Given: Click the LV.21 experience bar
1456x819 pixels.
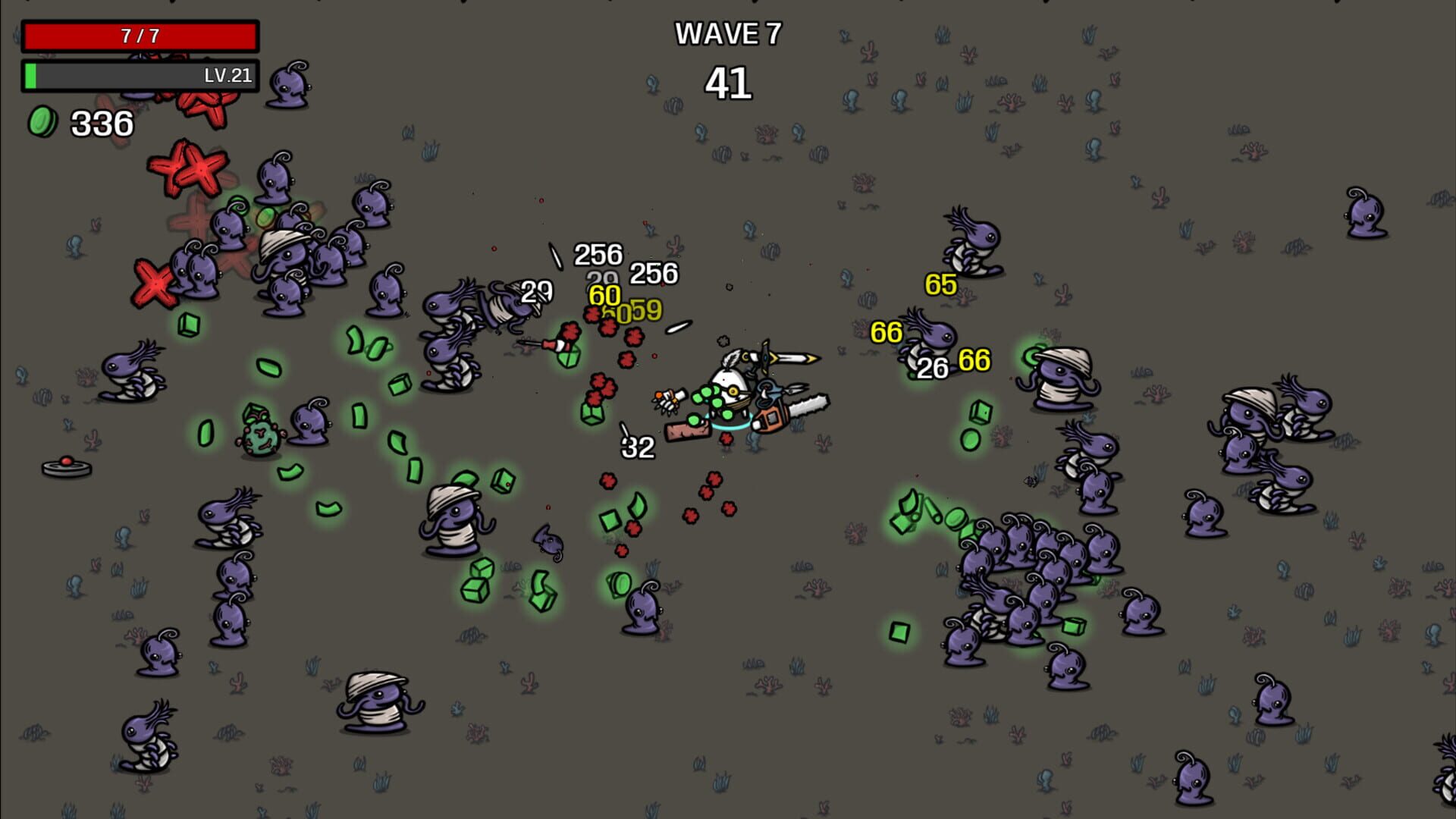Looking at the screenshot, I should [x=140, y=76].
